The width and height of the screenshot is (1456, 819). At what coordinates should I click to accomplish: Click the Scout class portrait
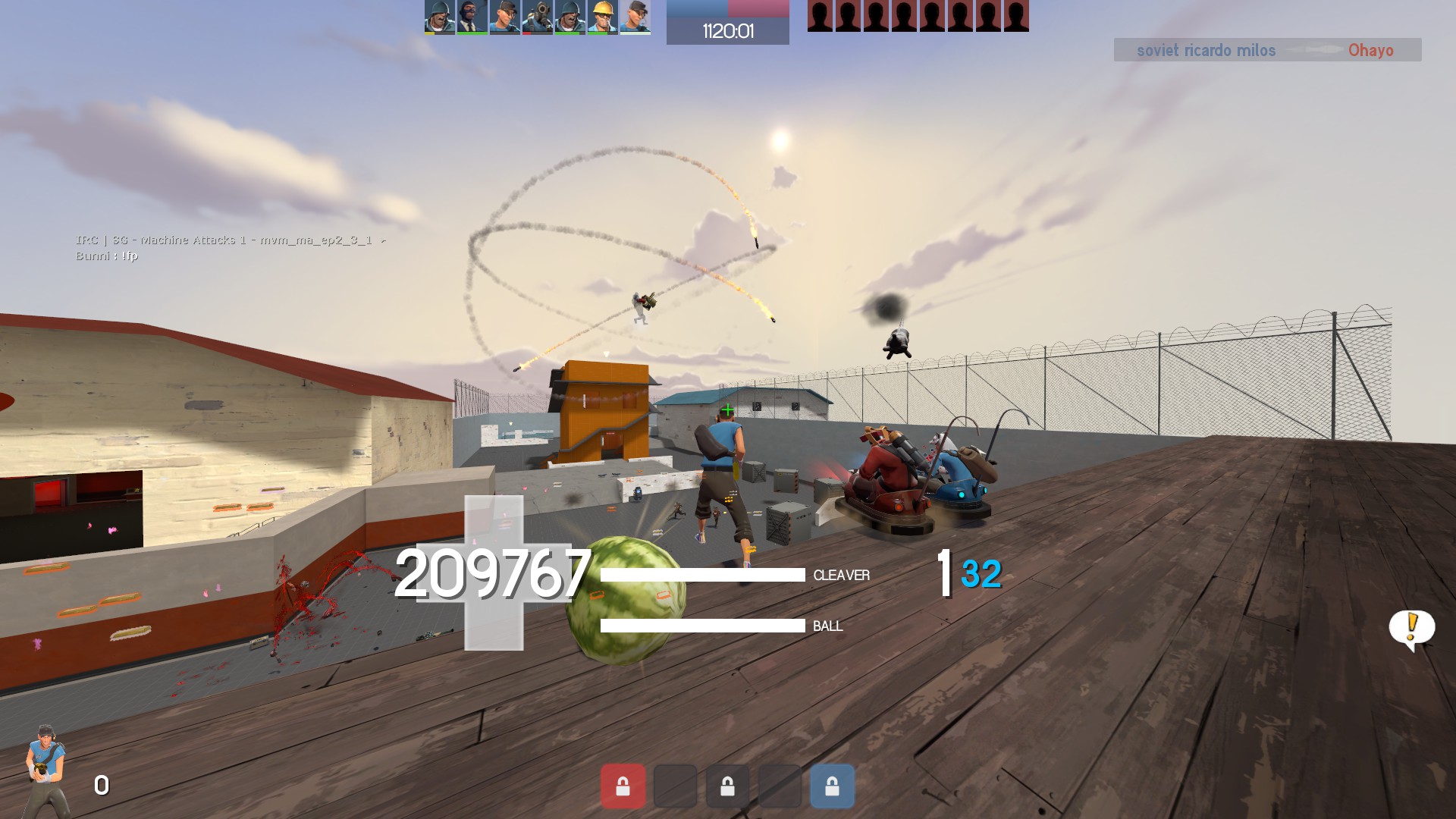pyautogui.click(x=46, y=770)
